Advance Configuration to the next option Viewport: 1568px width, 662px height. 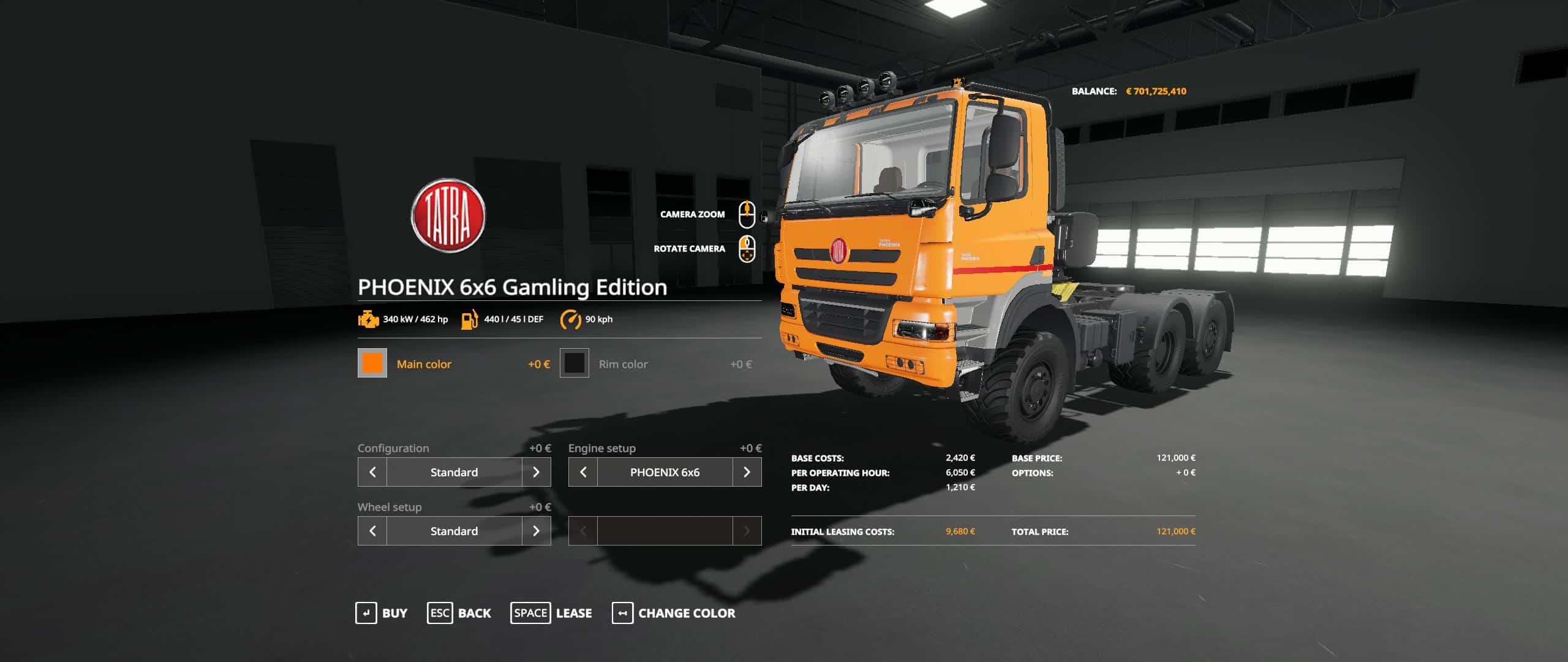(x=536, y=472)
